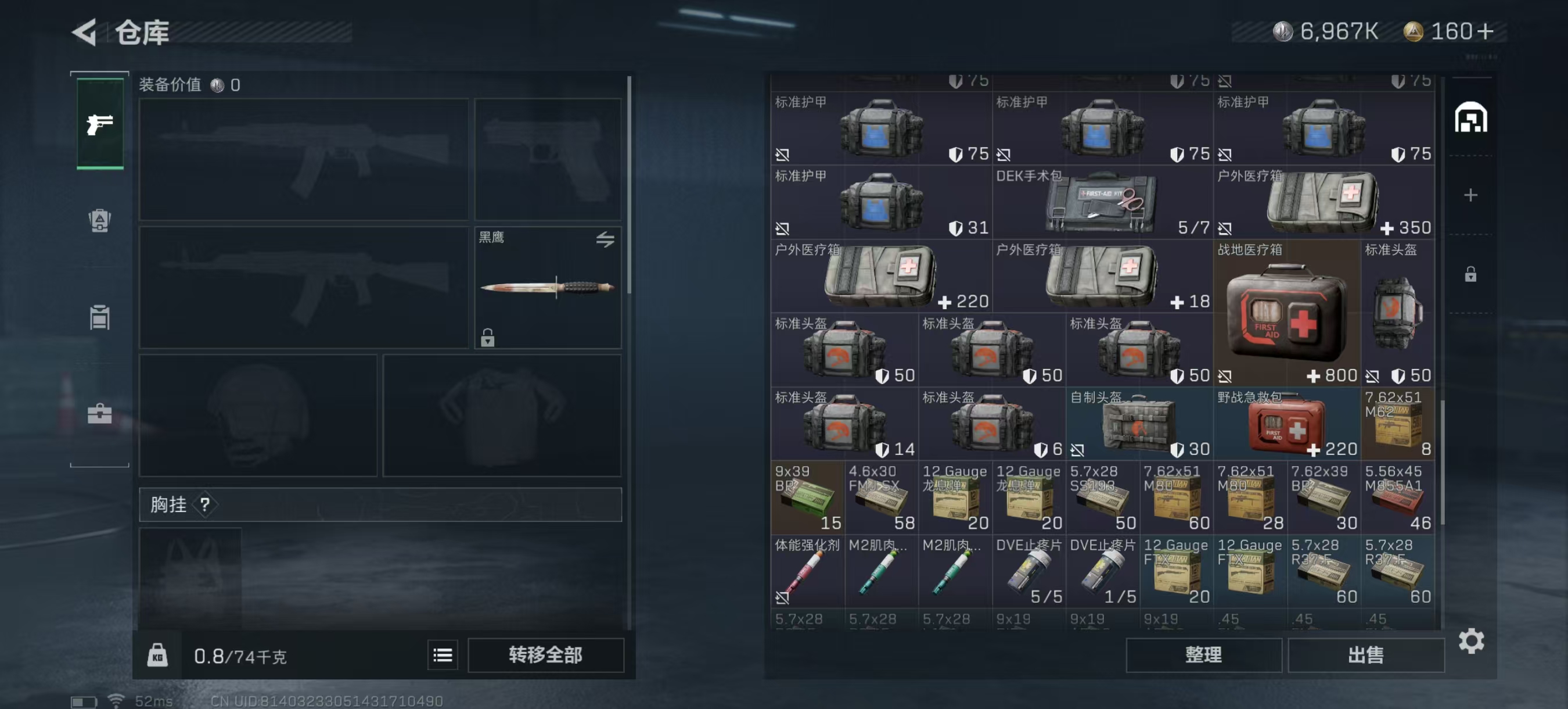Sort the stash with 整理

coord(1203,655)
